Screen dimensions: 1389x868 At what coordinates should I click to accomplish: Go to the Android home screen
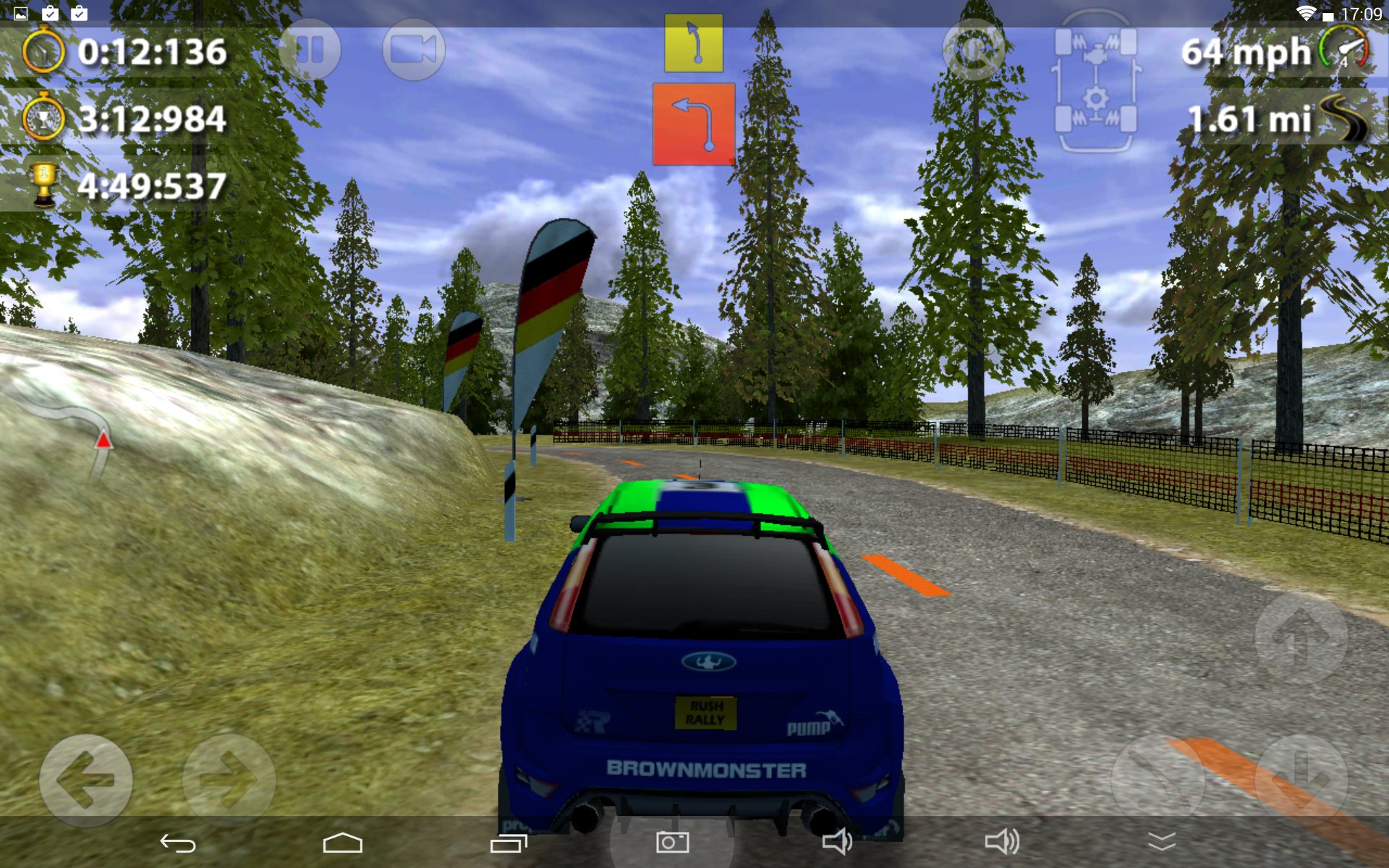pyautogui.click(x=342, y=843)
